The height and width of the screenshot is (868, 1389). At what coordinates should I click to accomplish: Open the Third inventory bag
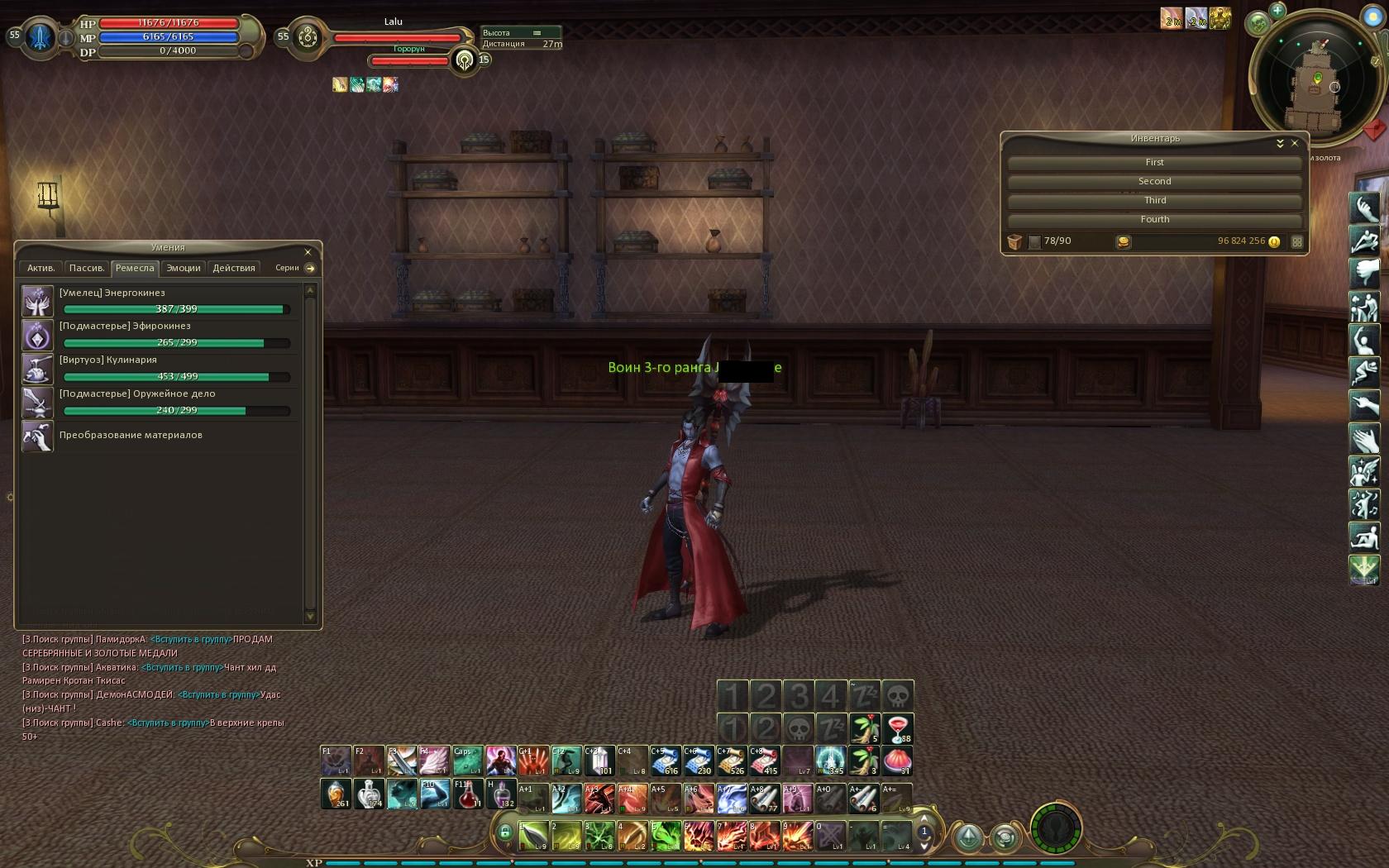pyautogui.click(x=1154, y=201)
